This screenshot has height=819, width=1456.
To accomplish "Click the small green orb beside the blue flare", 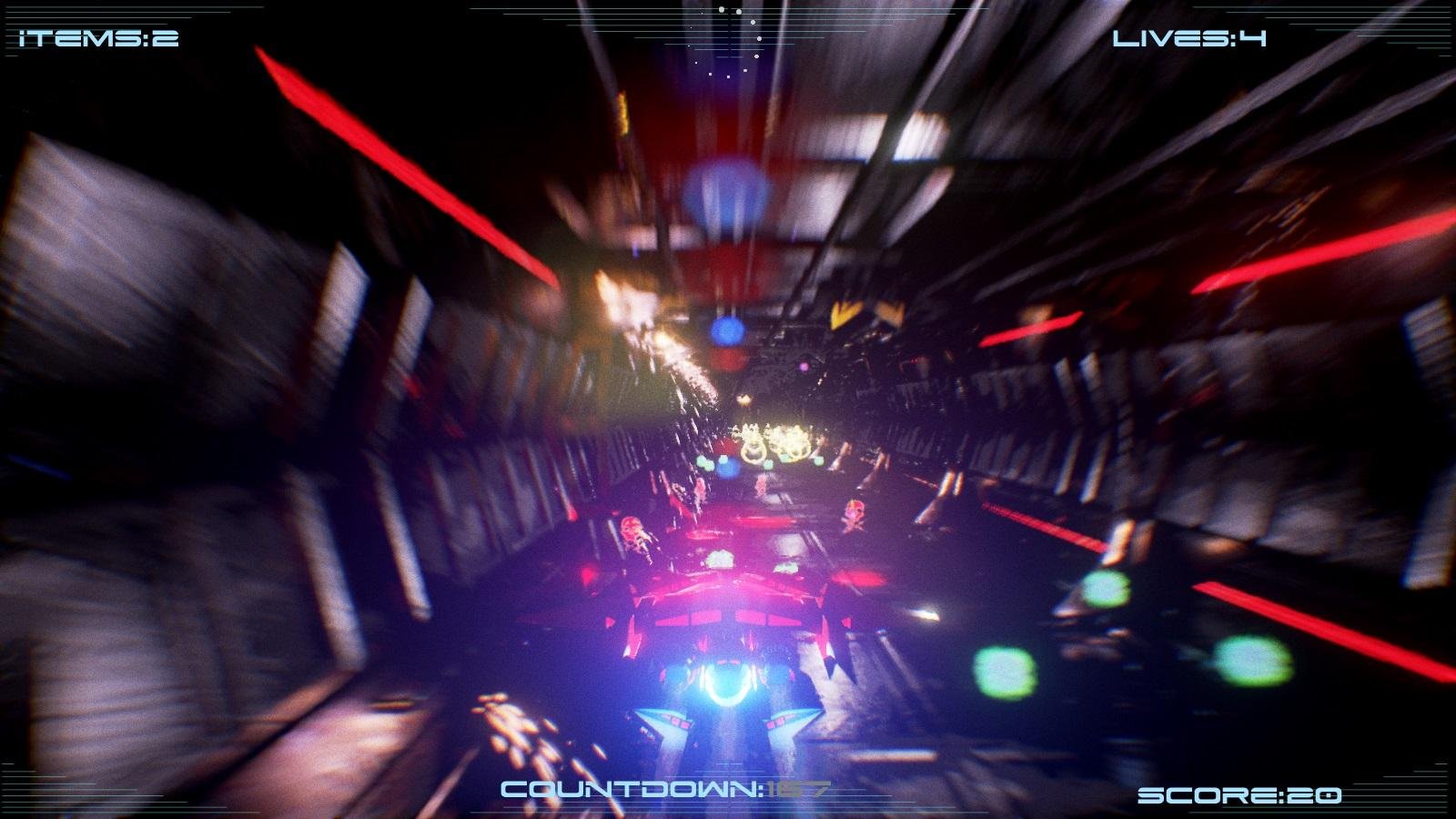I will pos(704,461).
